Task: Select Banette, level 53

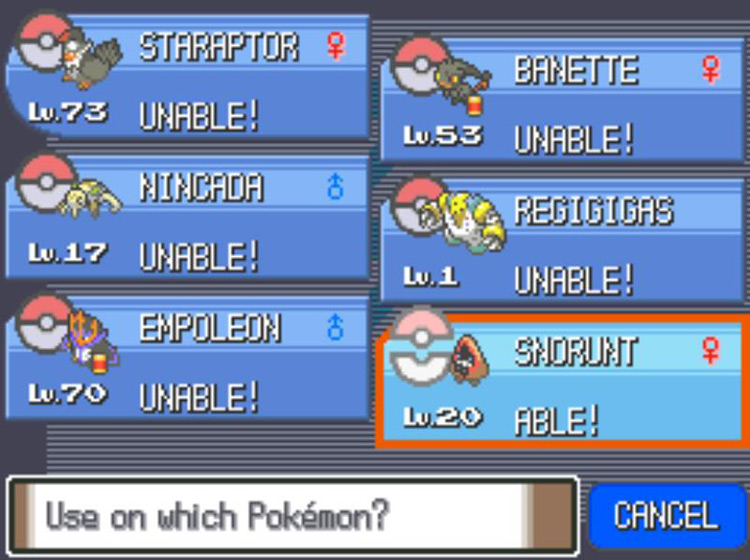Action: 563,104
